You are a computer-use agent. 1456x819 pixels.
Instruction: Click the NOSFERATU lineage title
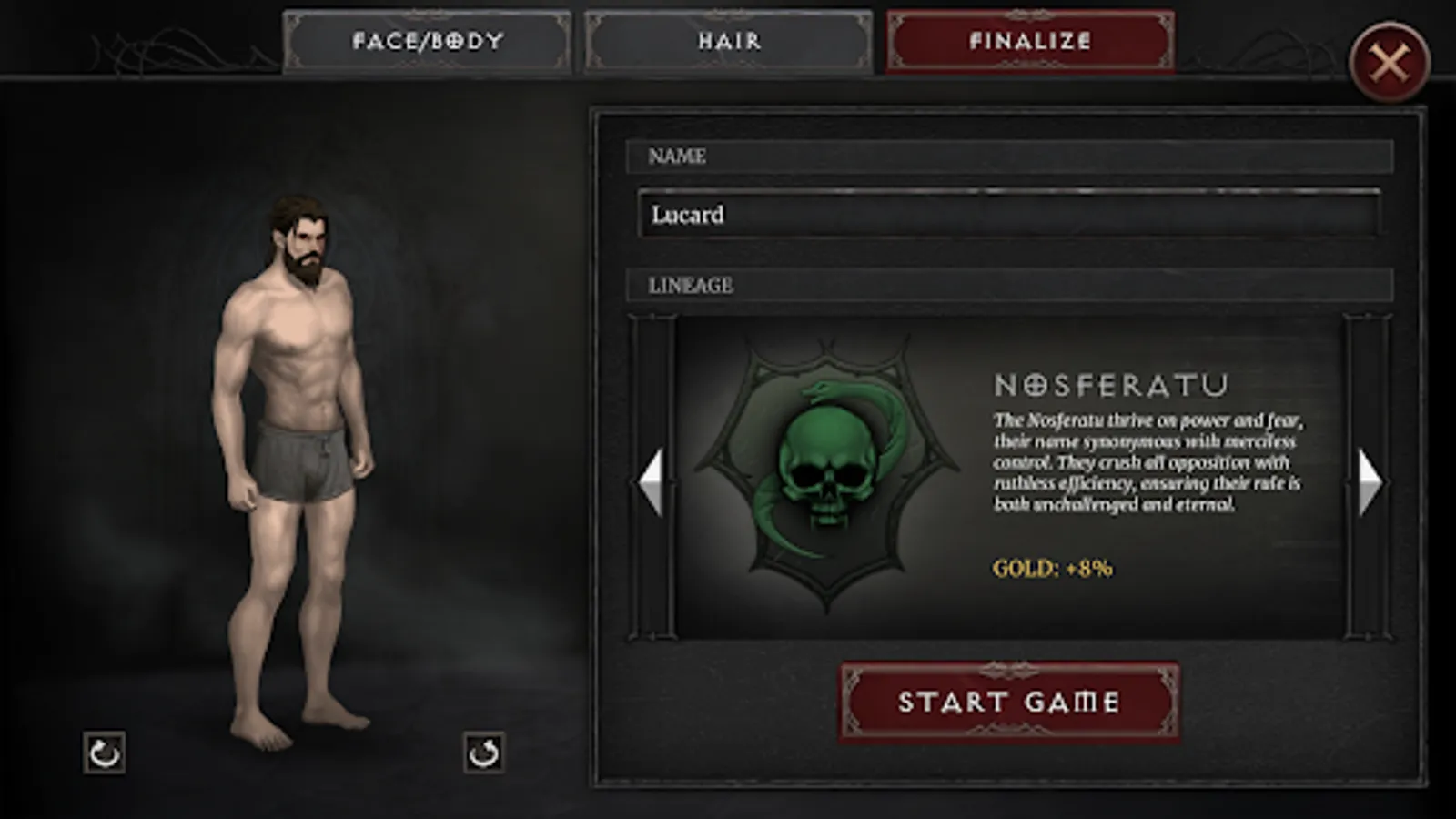pyautogui.click(x=1112, y=382)
